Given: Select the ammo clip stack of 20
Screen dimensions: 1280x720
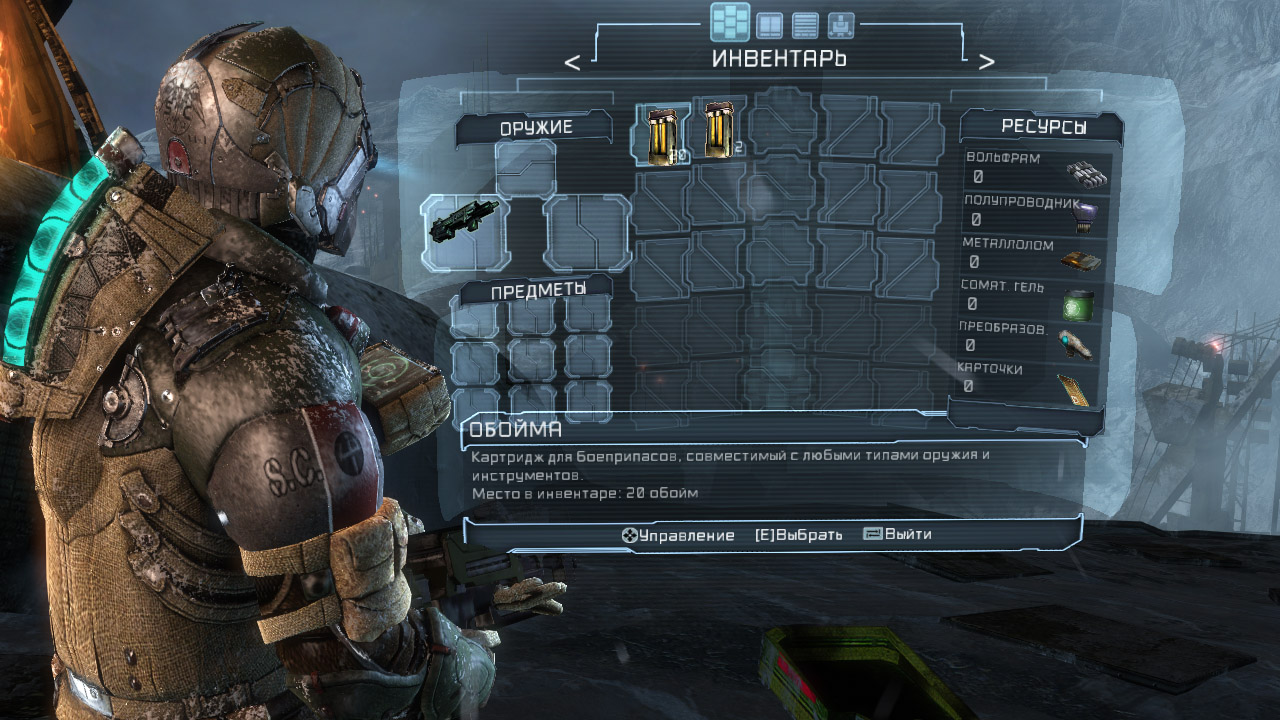Looking at the screenshot, I should pyautogui.click(x=661, y=134).
